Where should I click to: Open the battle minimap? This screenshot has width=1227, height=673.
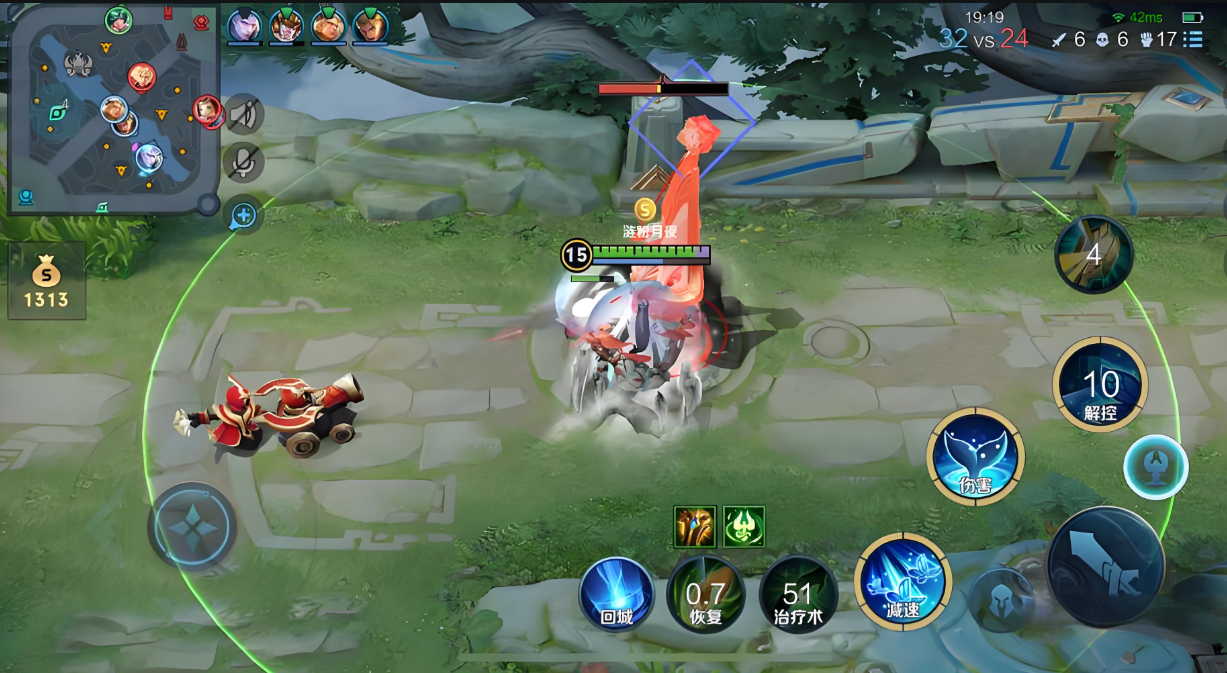tap(112, 108)
